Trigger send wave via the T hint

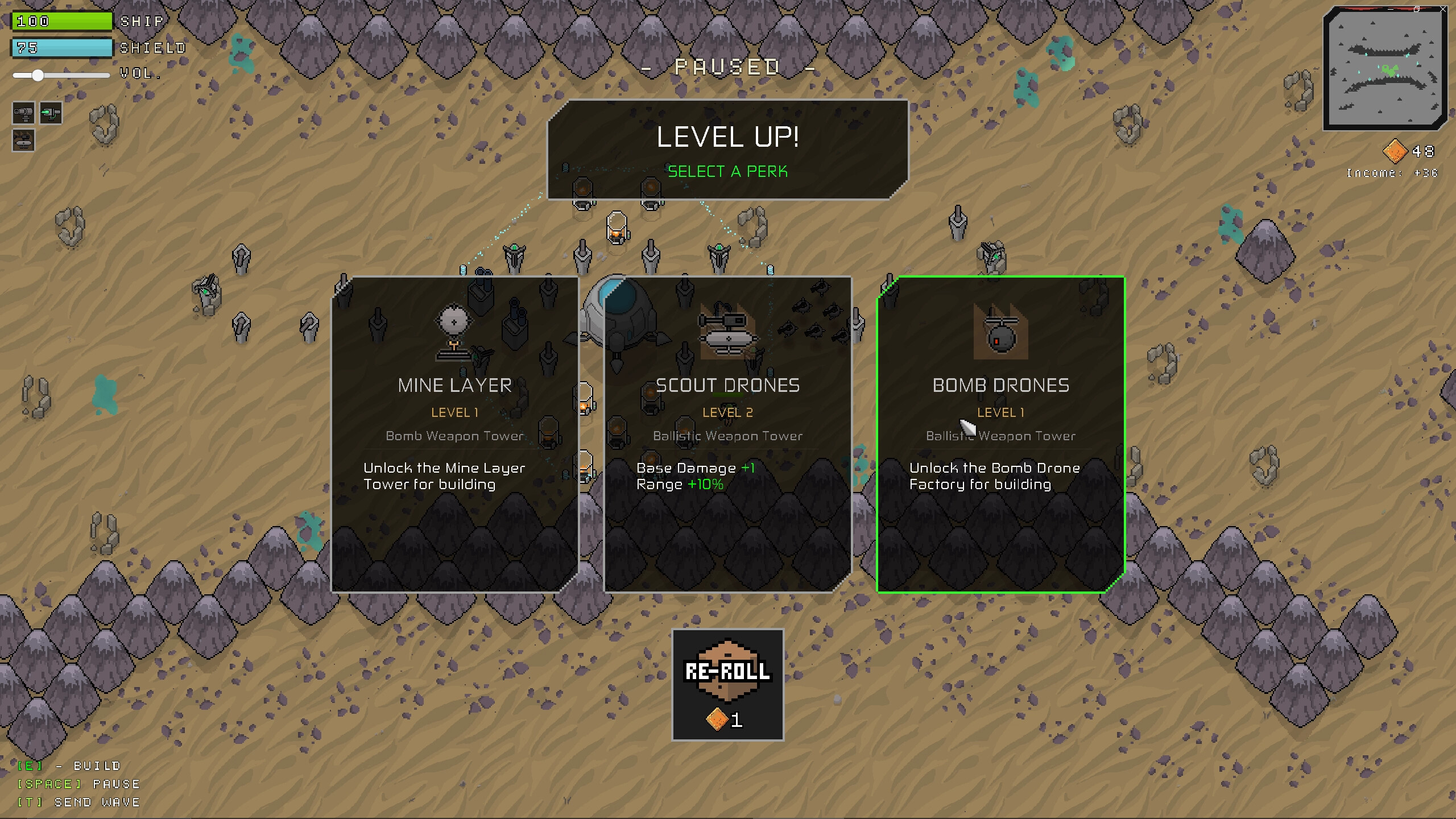point(78,802)
